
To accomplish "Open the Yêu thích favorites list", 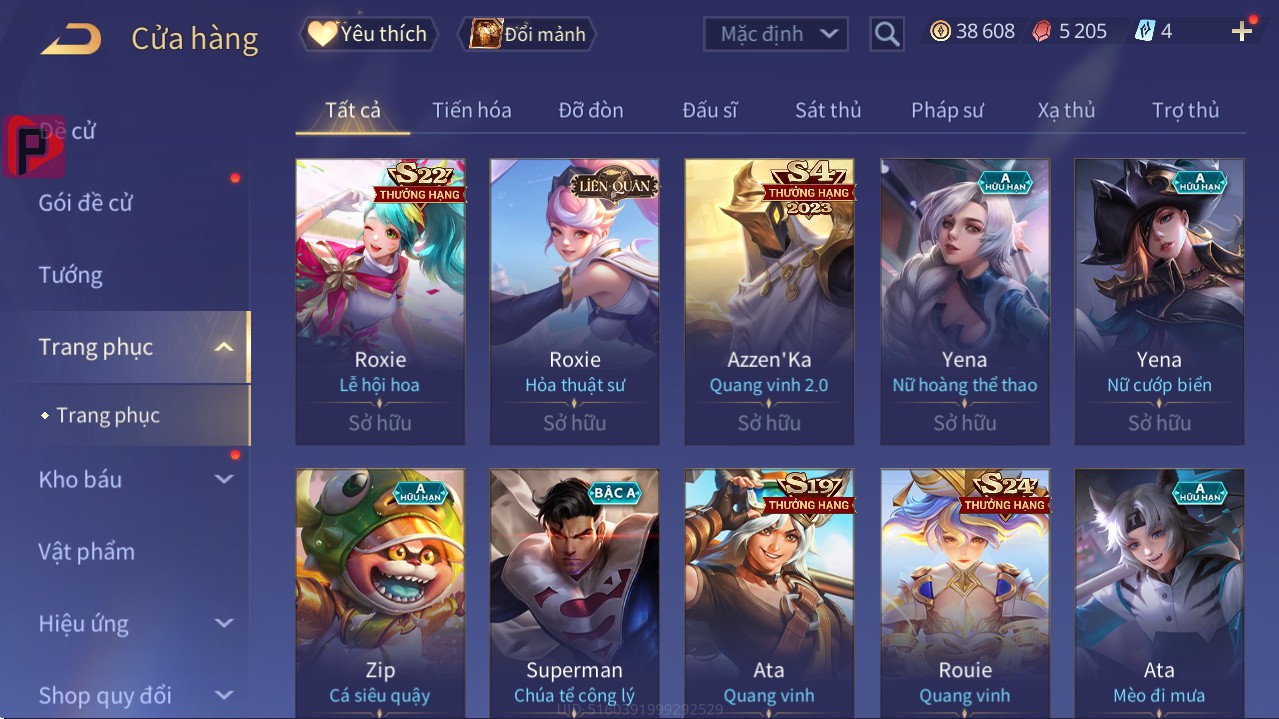I will pos(368,34).
